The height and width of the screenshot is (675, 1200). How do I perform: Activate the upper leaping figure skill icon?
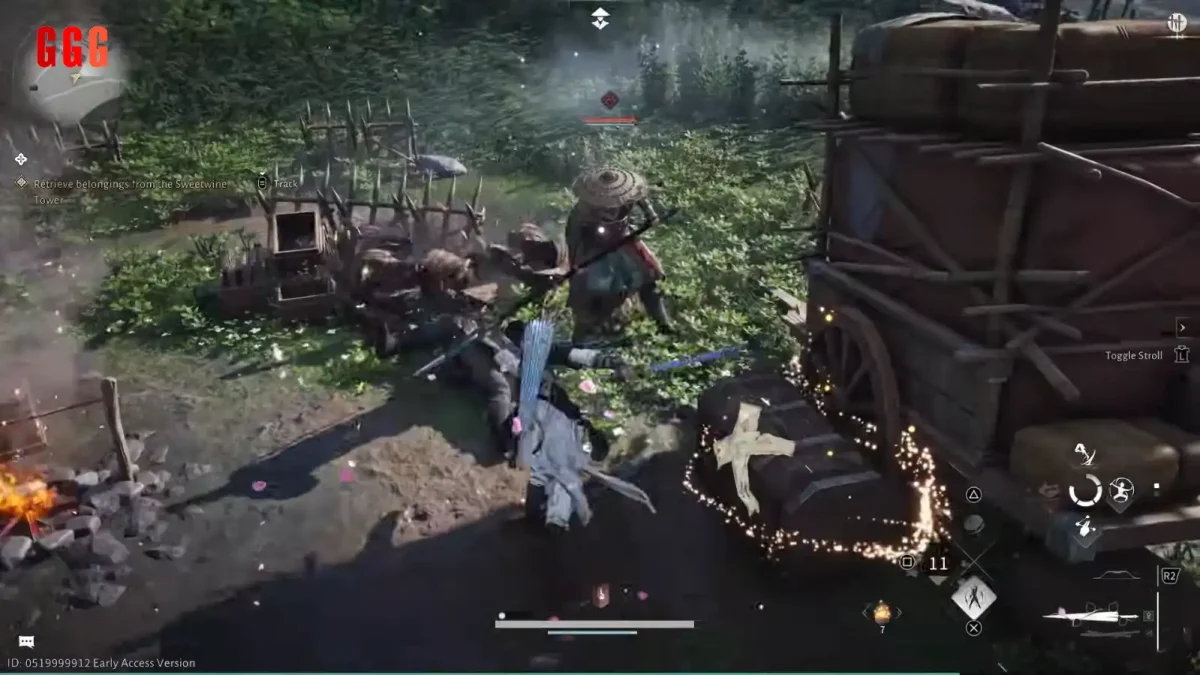coord(1084,457)
